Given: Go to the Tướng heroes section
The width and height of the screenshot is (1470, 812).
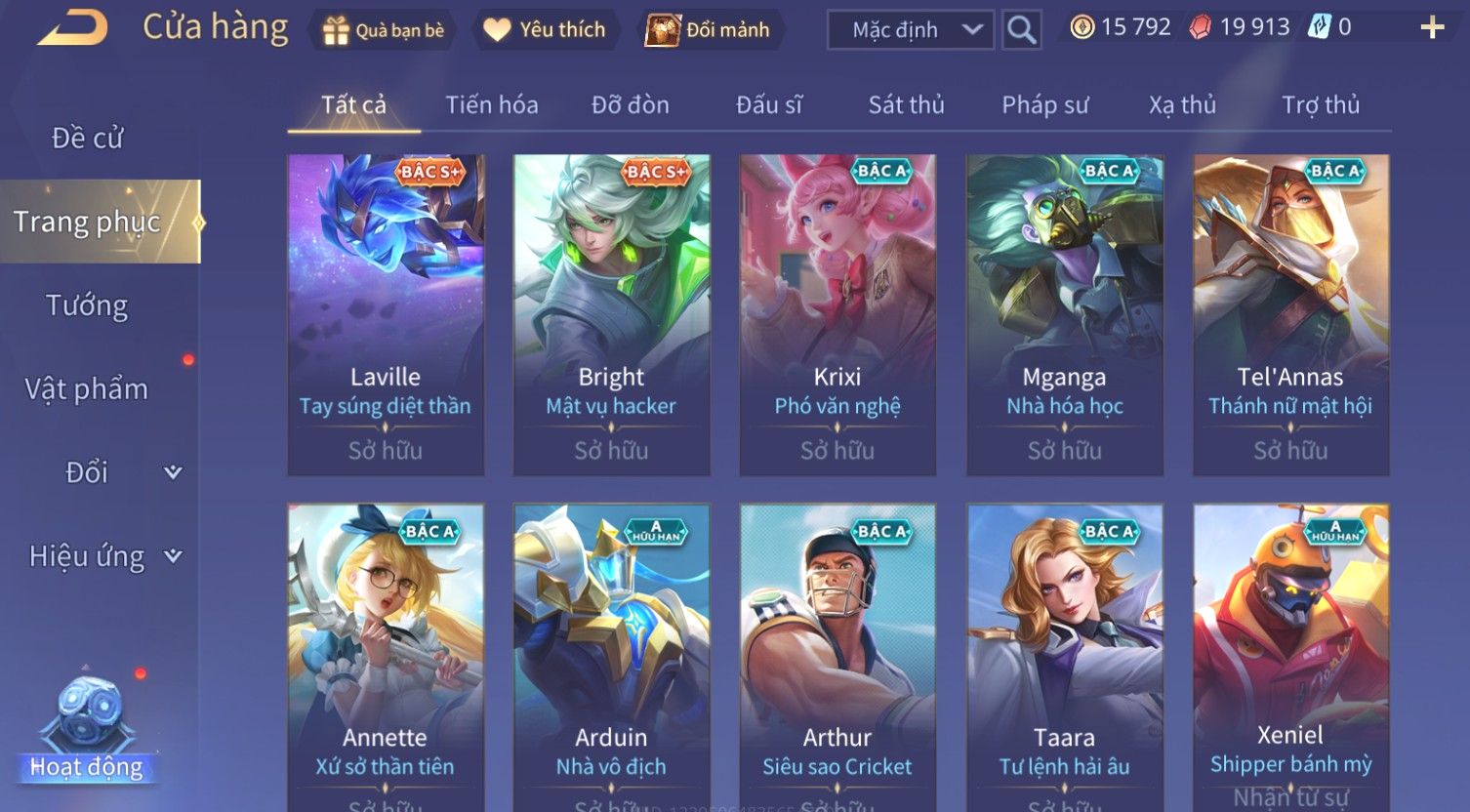Looking at the screenshot, I should coord(87,306).
